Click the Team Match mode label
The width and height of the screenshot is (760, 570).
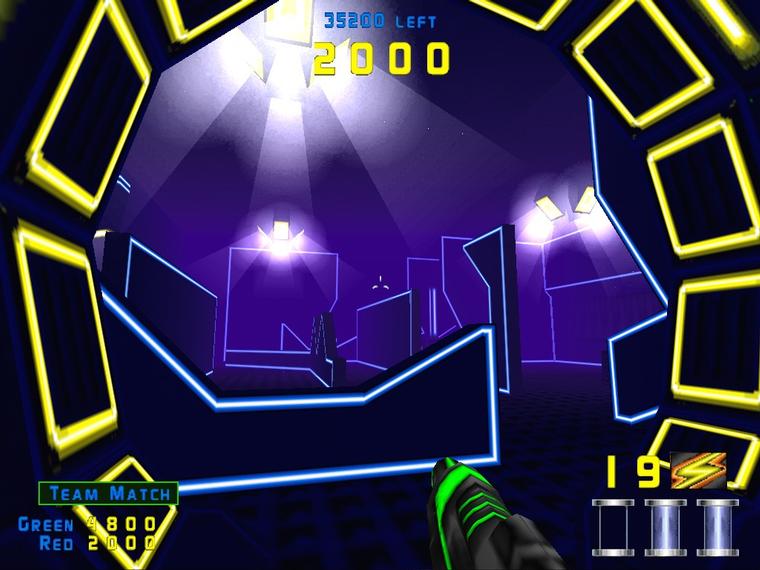tap(108, 493)
